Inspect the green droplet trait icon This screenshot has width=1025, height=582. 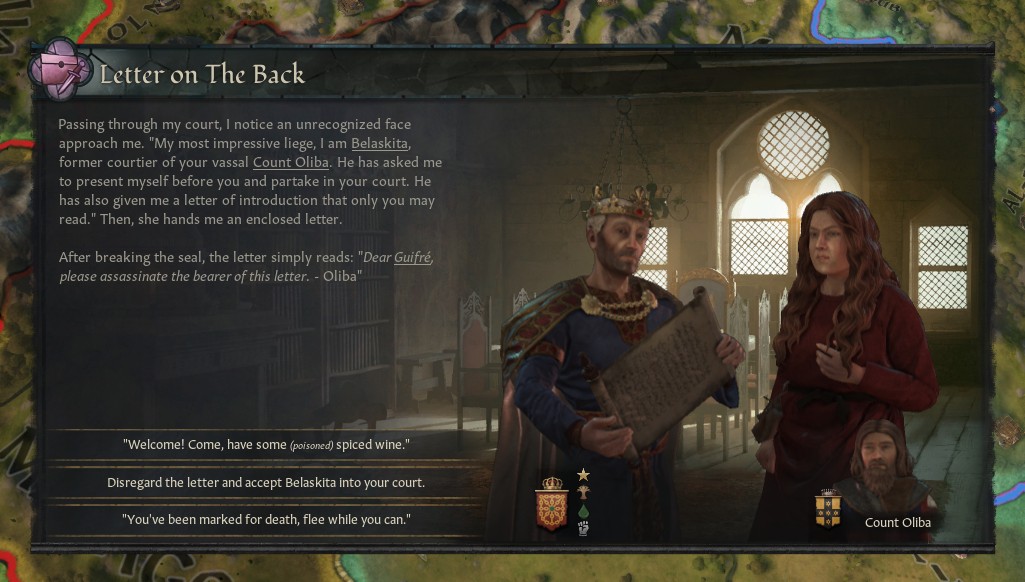tap(584, 511)
